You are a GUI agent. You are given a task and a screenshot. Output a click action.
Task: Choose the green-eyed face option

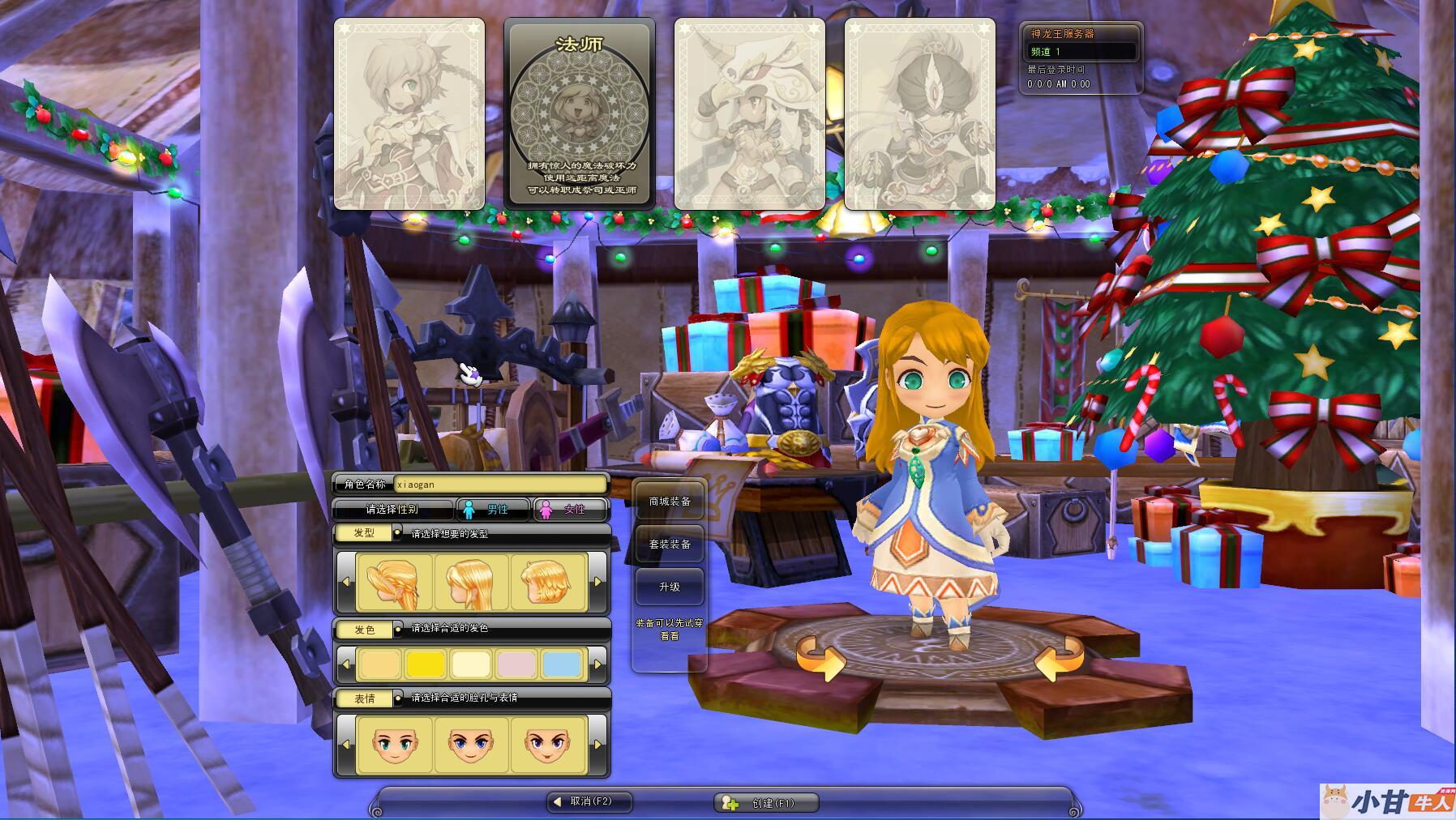pos(394,745)
